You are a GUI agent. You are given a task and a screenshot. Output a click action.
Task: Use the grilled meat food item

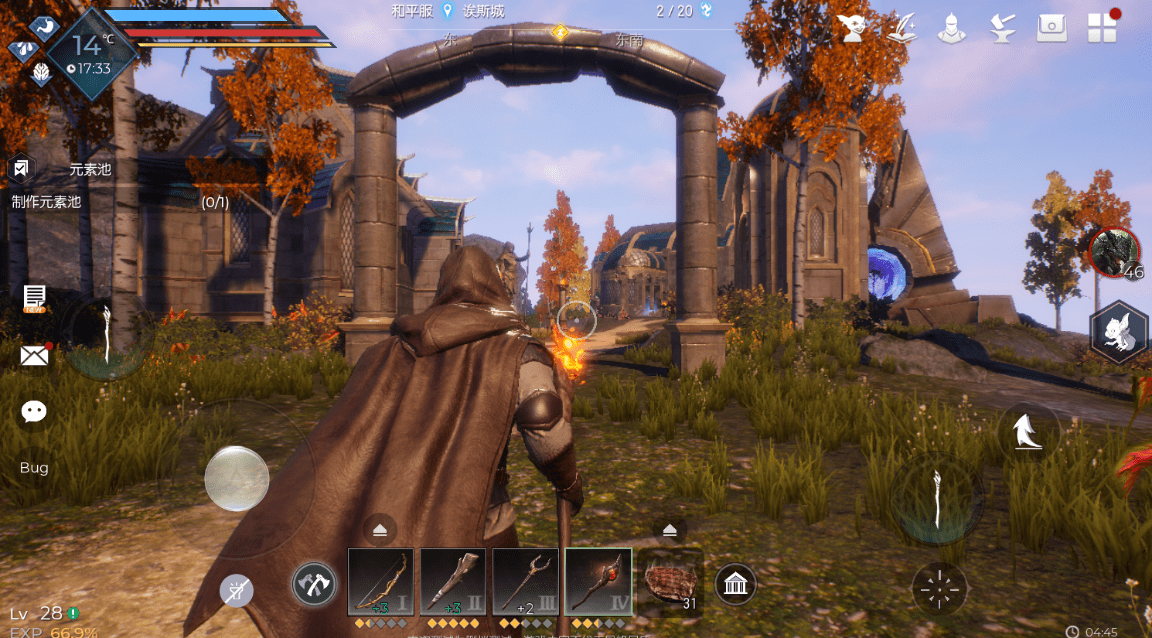point(670,582)
